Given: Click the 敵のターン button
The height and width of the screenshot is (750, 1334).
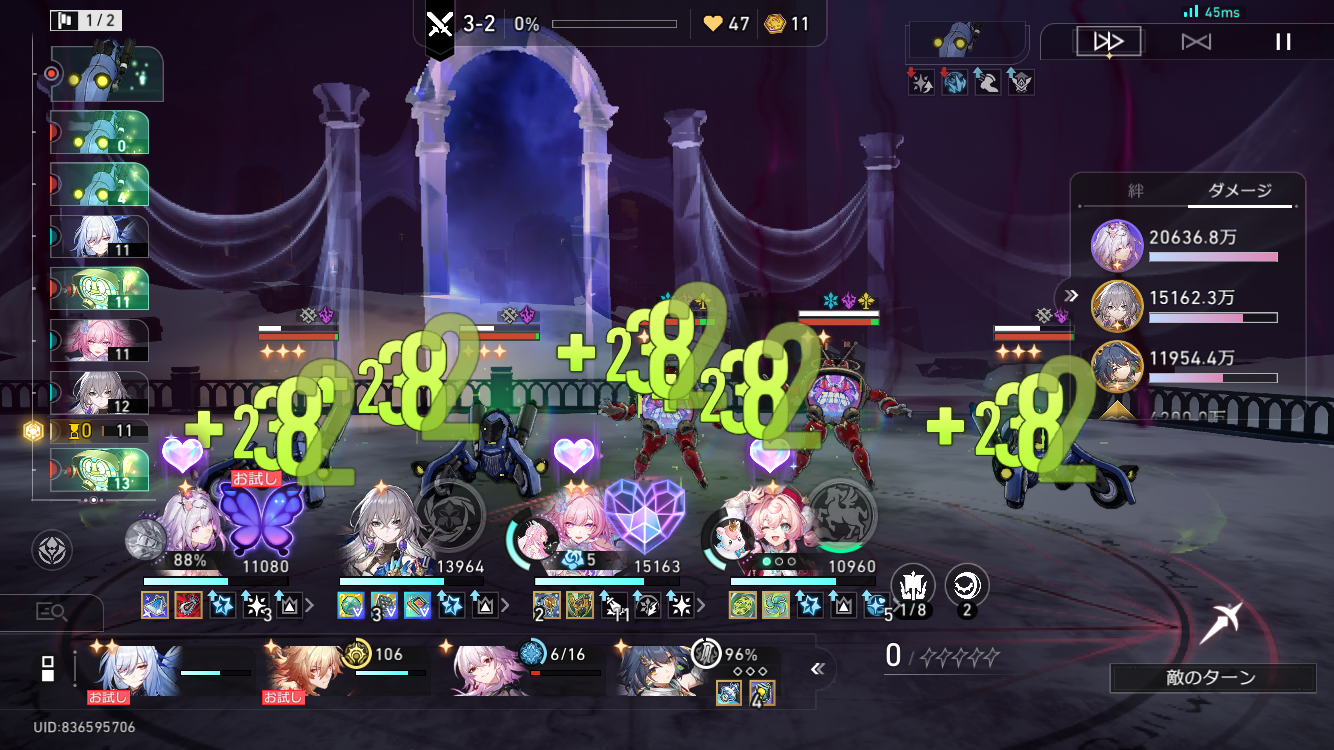Looking at the screenshot, I should (x=1212, y=678).
